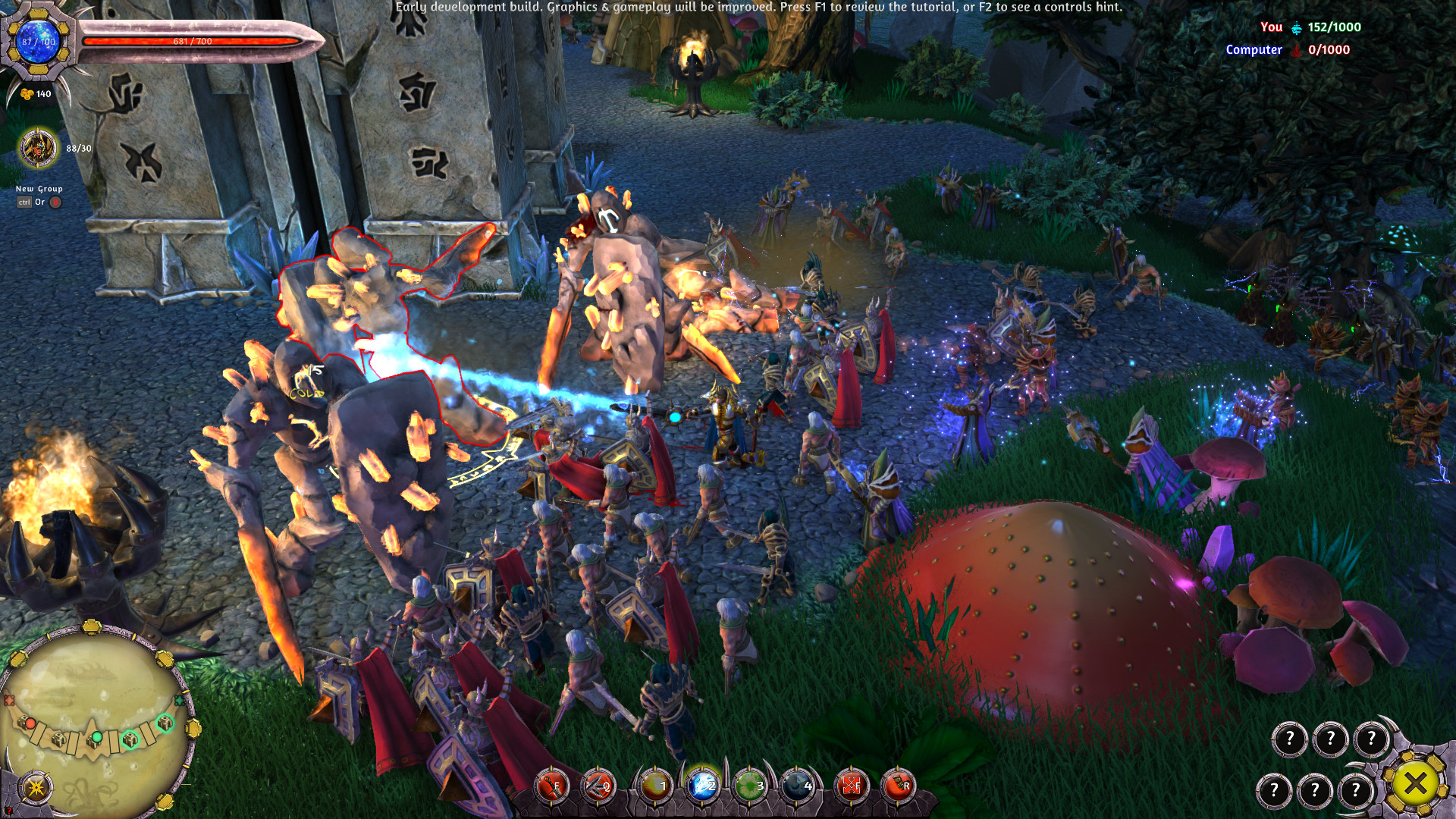This screenshot has width=1456, height=819.
Task: Click the New Group label
Action: click(39, 187)
